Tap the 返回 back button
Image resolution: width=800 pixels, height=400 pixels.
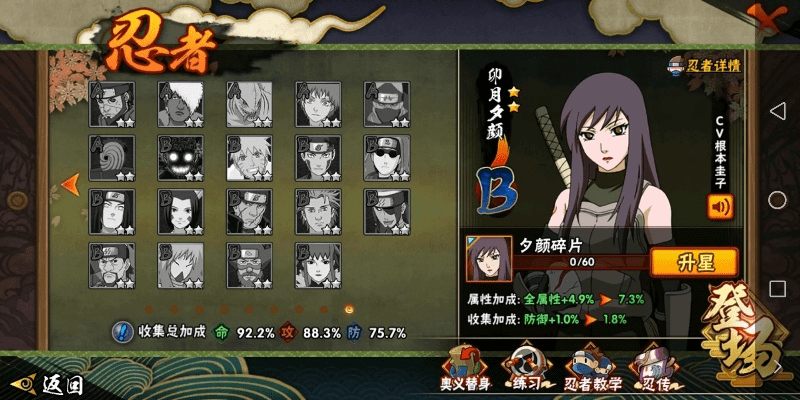coord(48,383)
